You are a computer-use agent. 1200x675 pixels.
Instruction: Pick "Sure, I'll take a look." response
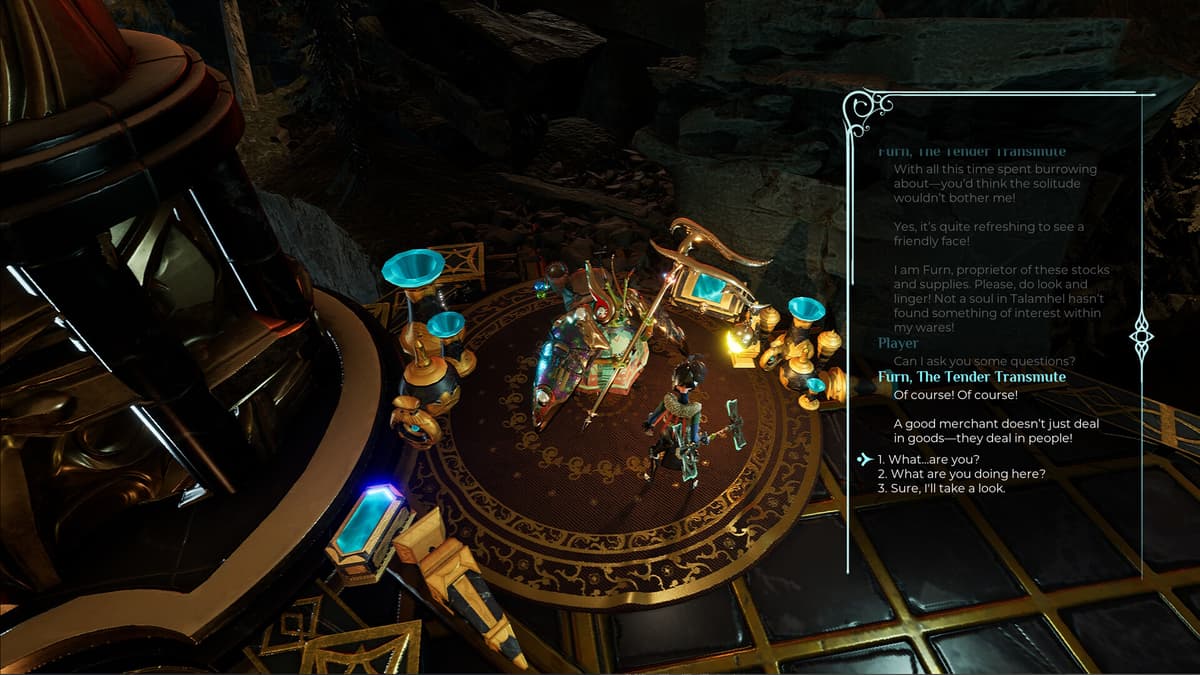pyautogui.click(x=941, y=488)
